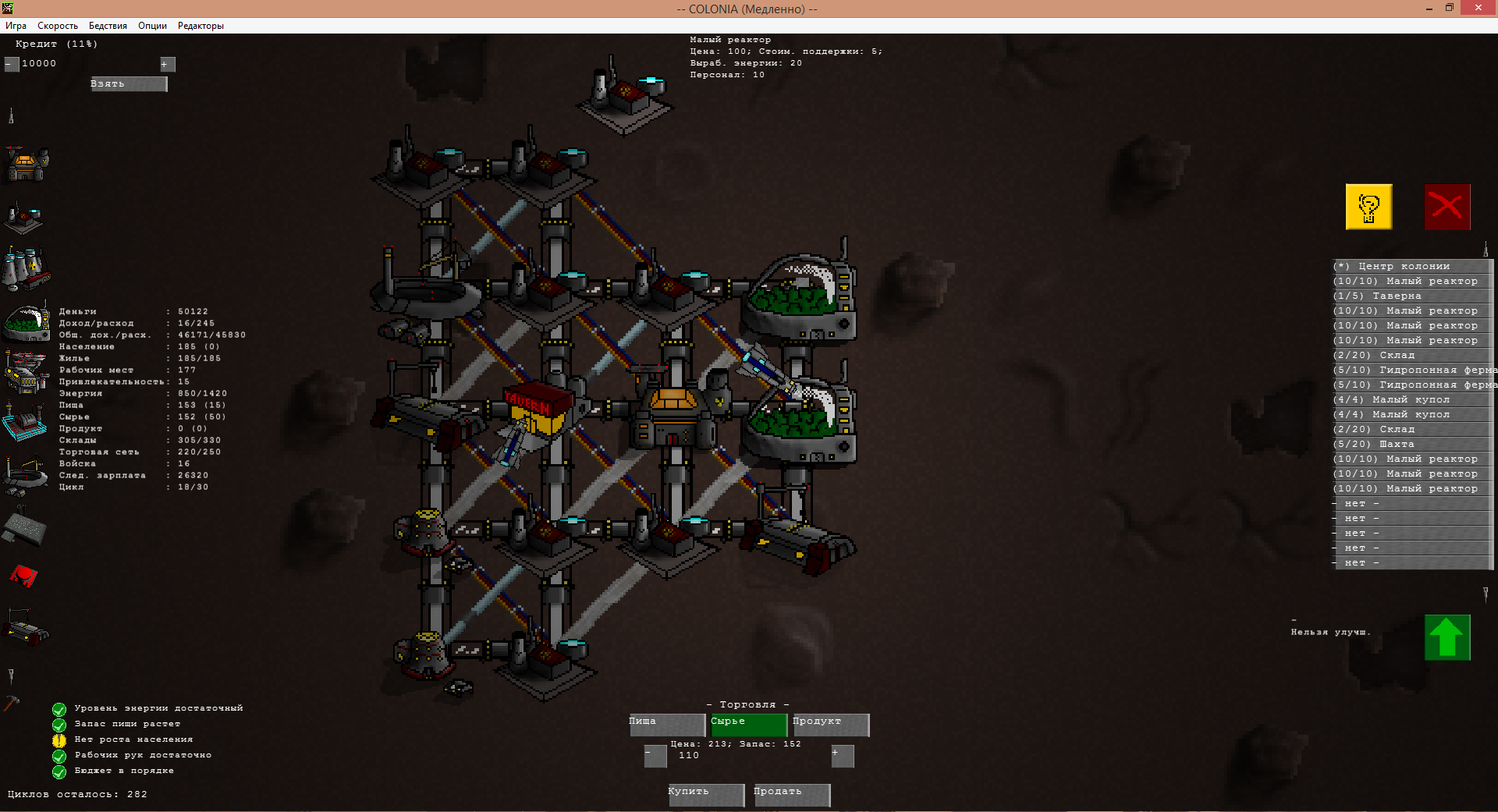Upgrade building with green arrow button

pos(1447,637)
